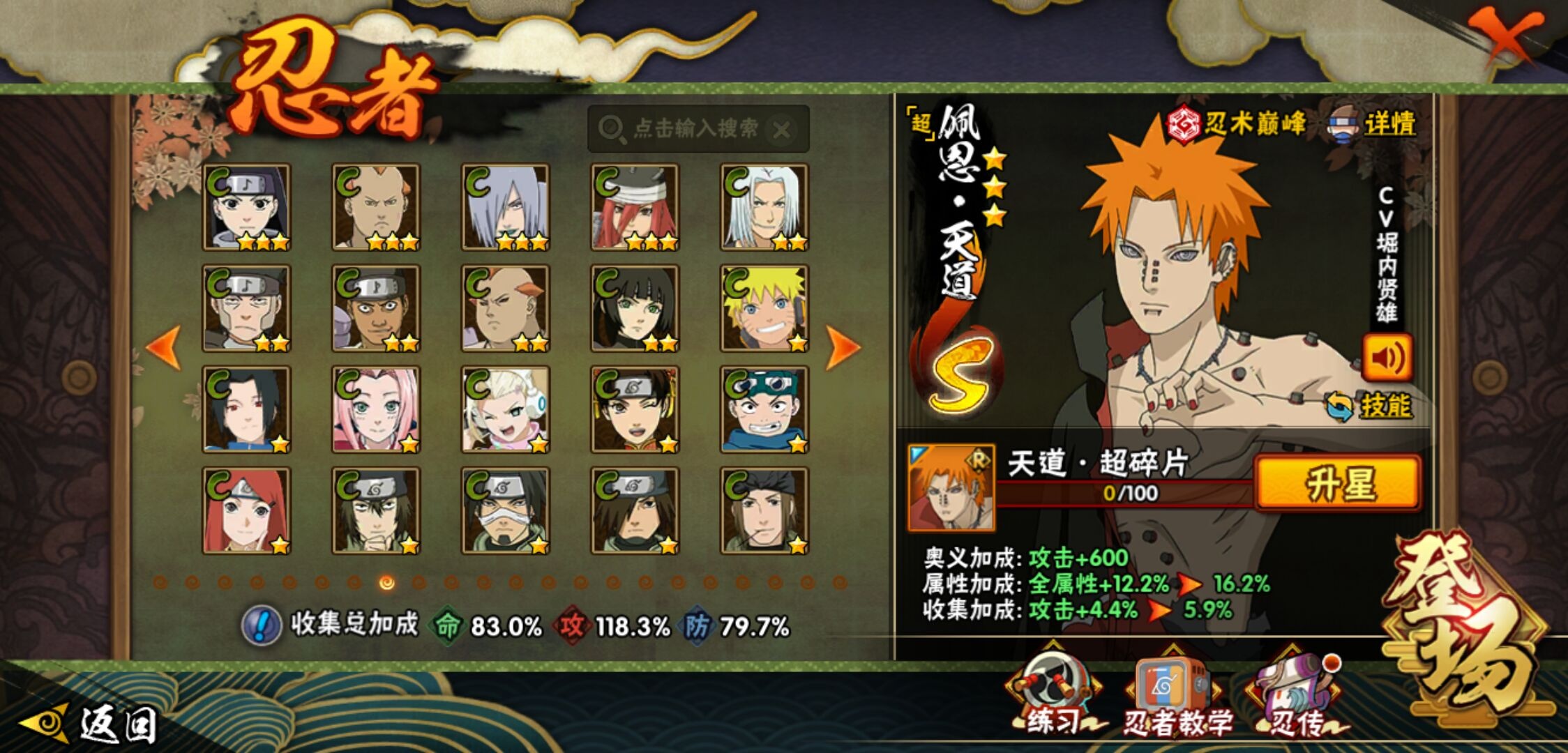The image size is (1568, 753).
Task: Play the character voice sound button
Action: coord(1387,358)
